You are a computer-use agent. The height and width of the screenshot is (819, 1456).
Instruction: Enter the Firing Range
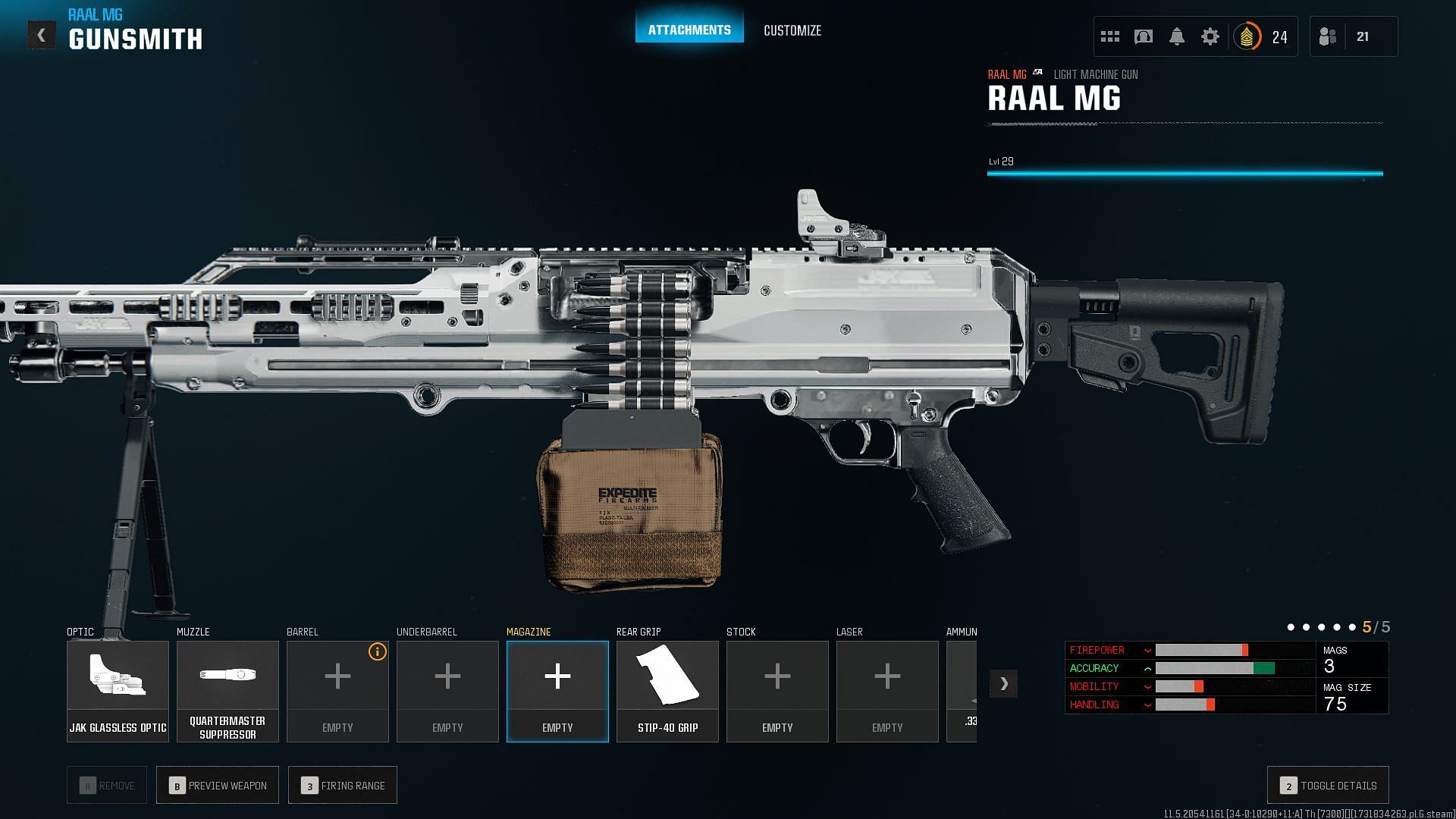[343, 785]
